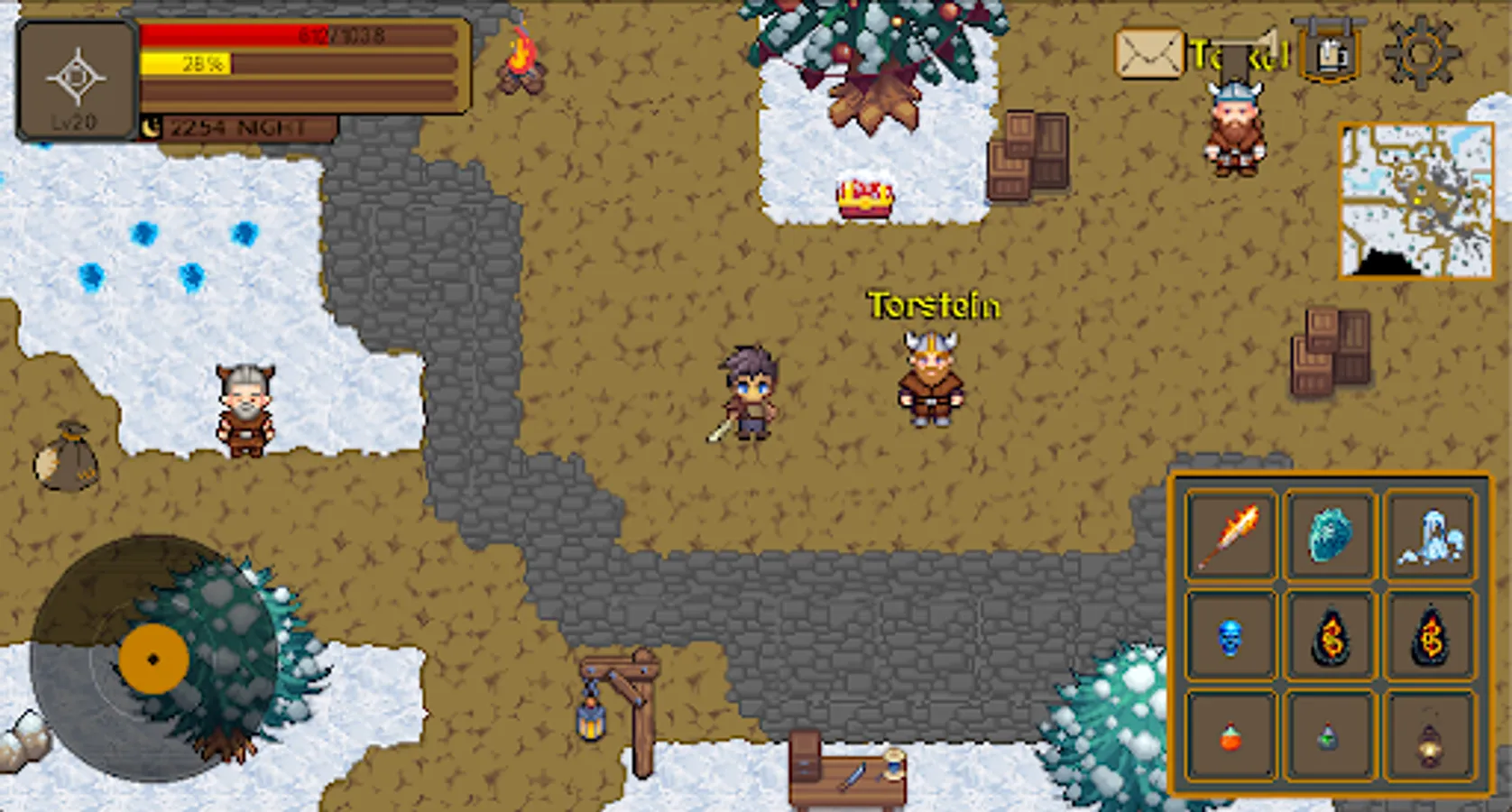Select the red potion in the hotbar
Image resolution: width=1512 pixels, height=812 pixels.
click(1231, 740)
